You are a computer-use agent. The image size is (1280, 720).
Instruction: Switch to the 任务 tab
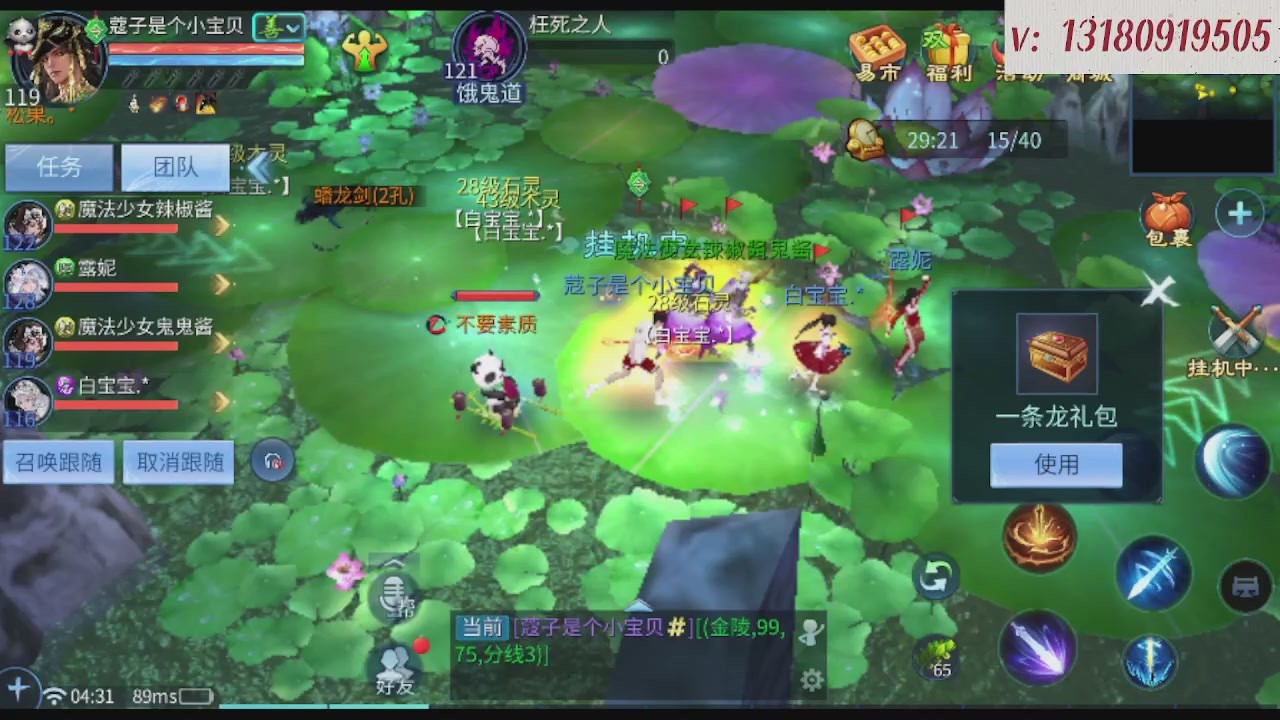coord(58,167)
